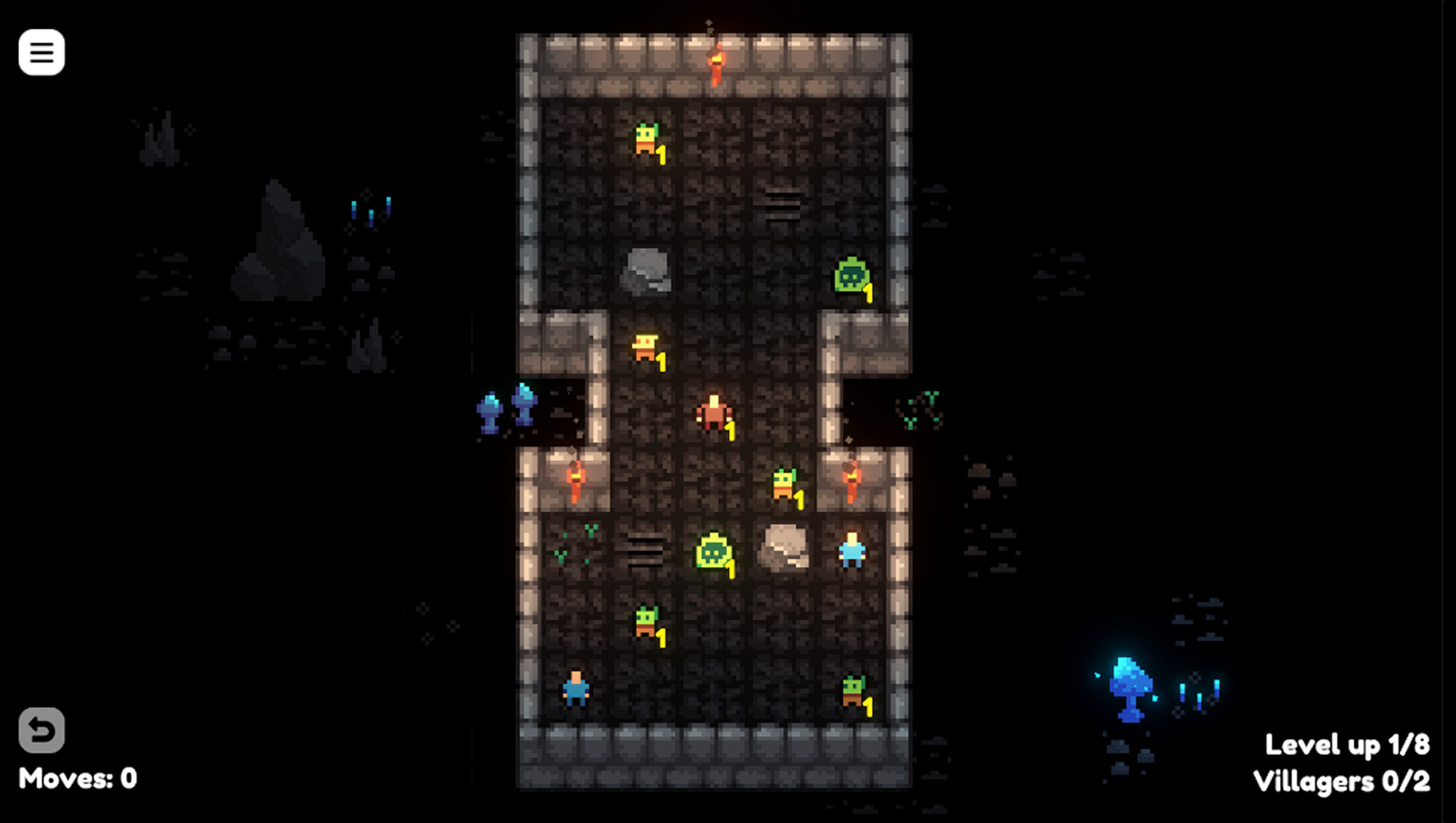Open the hamburger menu

tap(42, 52)
